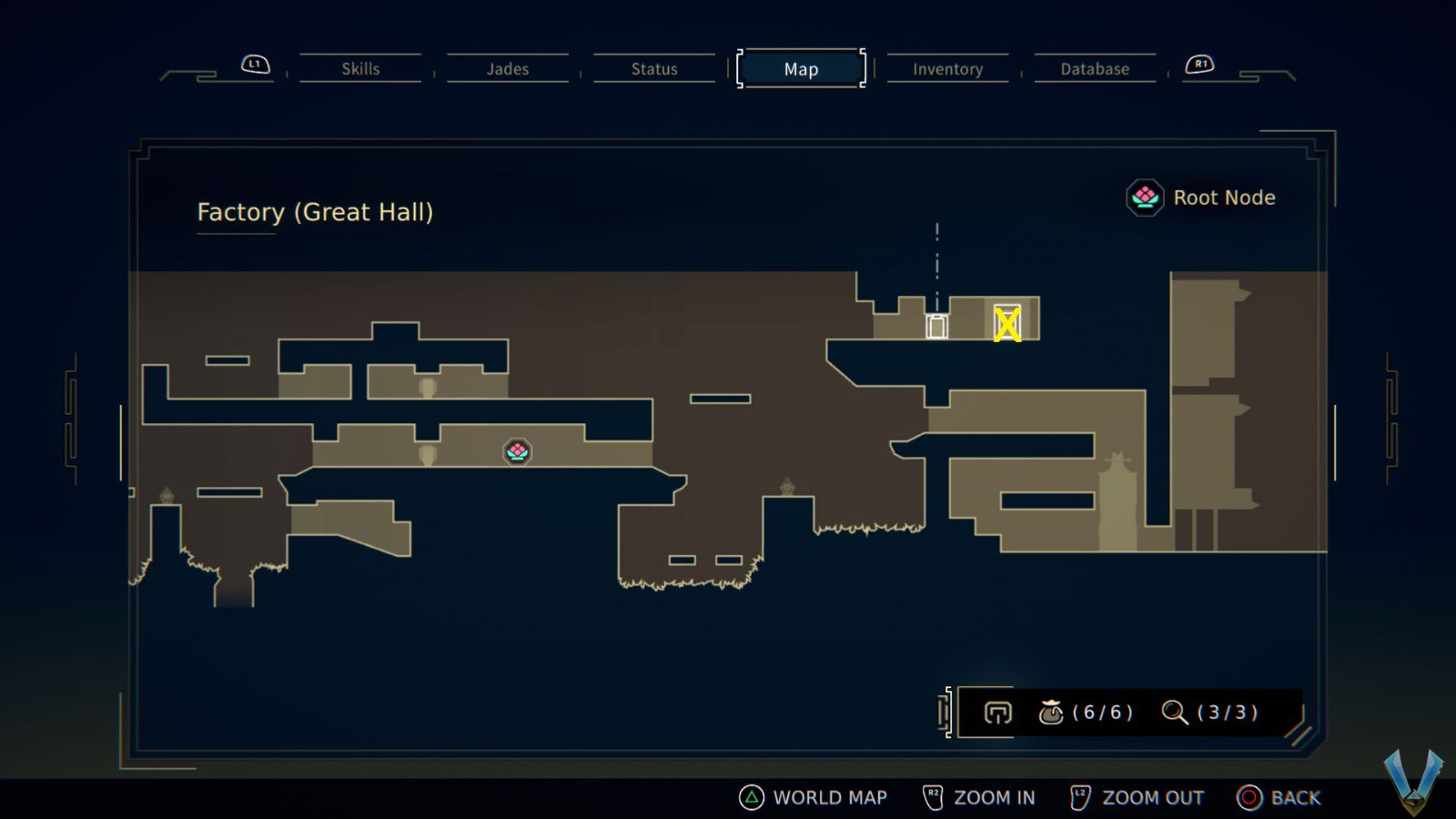Click the magnifying glass (3/3) secrets icon
The image size is (1456, 819).
pyautogui.click(x=1174, y=713)
